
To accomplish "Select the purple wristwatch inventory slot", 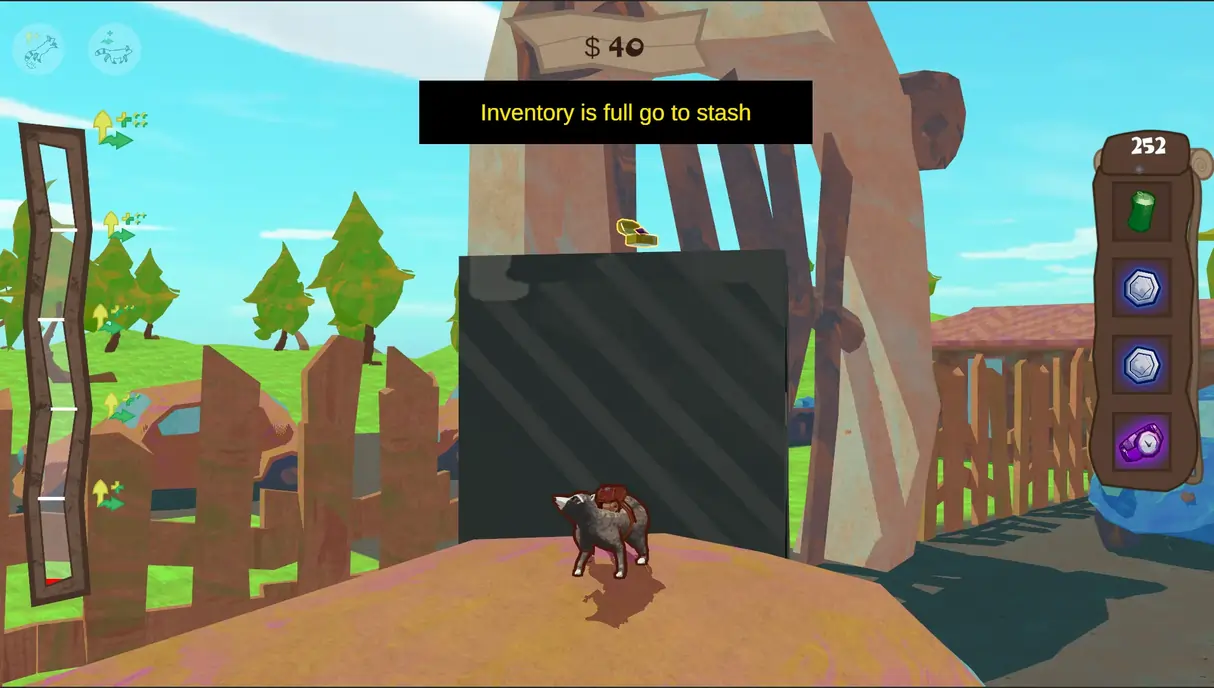I will coord(1141,442).
